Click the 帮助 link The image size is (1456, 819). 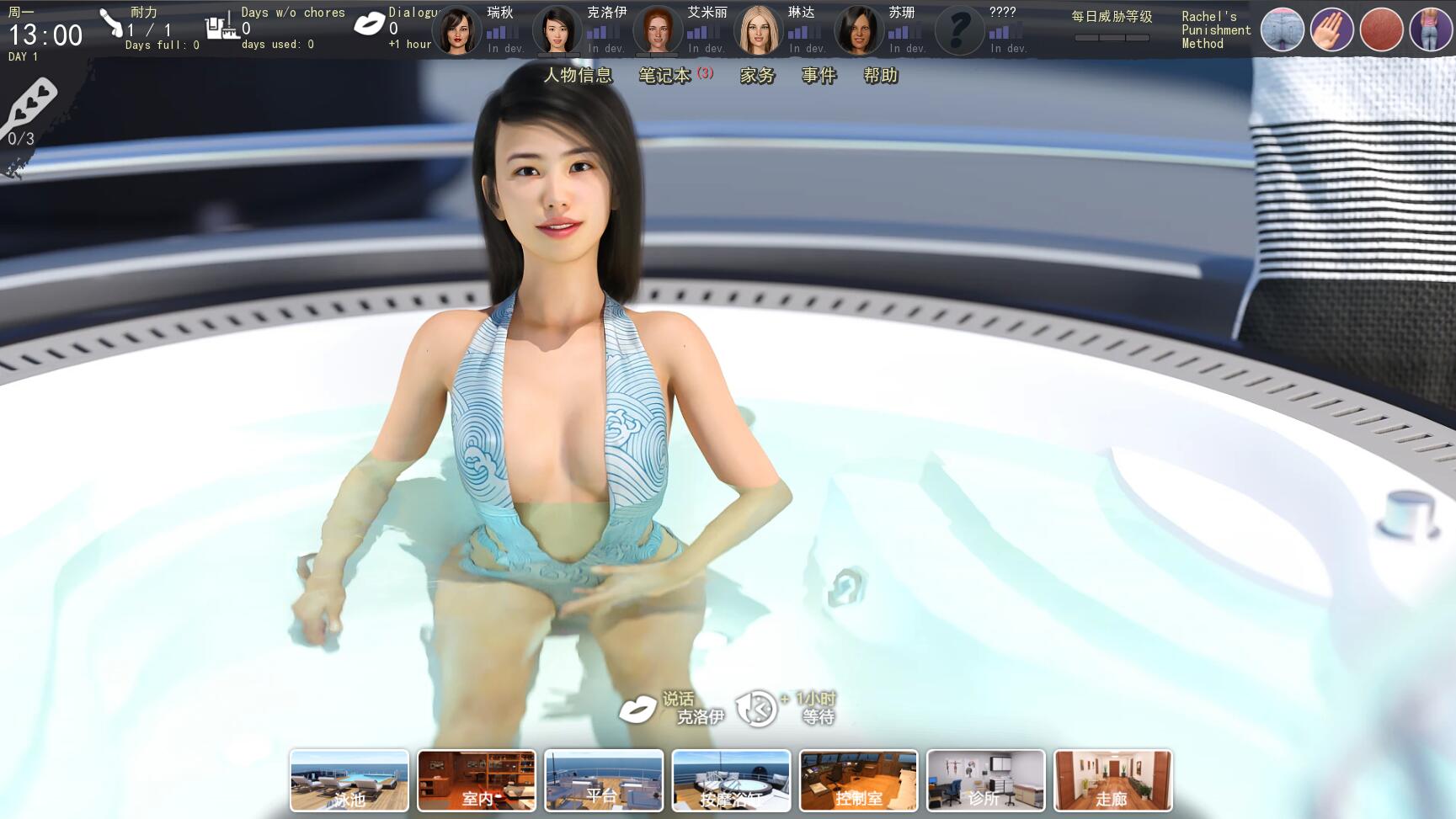[879, 75]
